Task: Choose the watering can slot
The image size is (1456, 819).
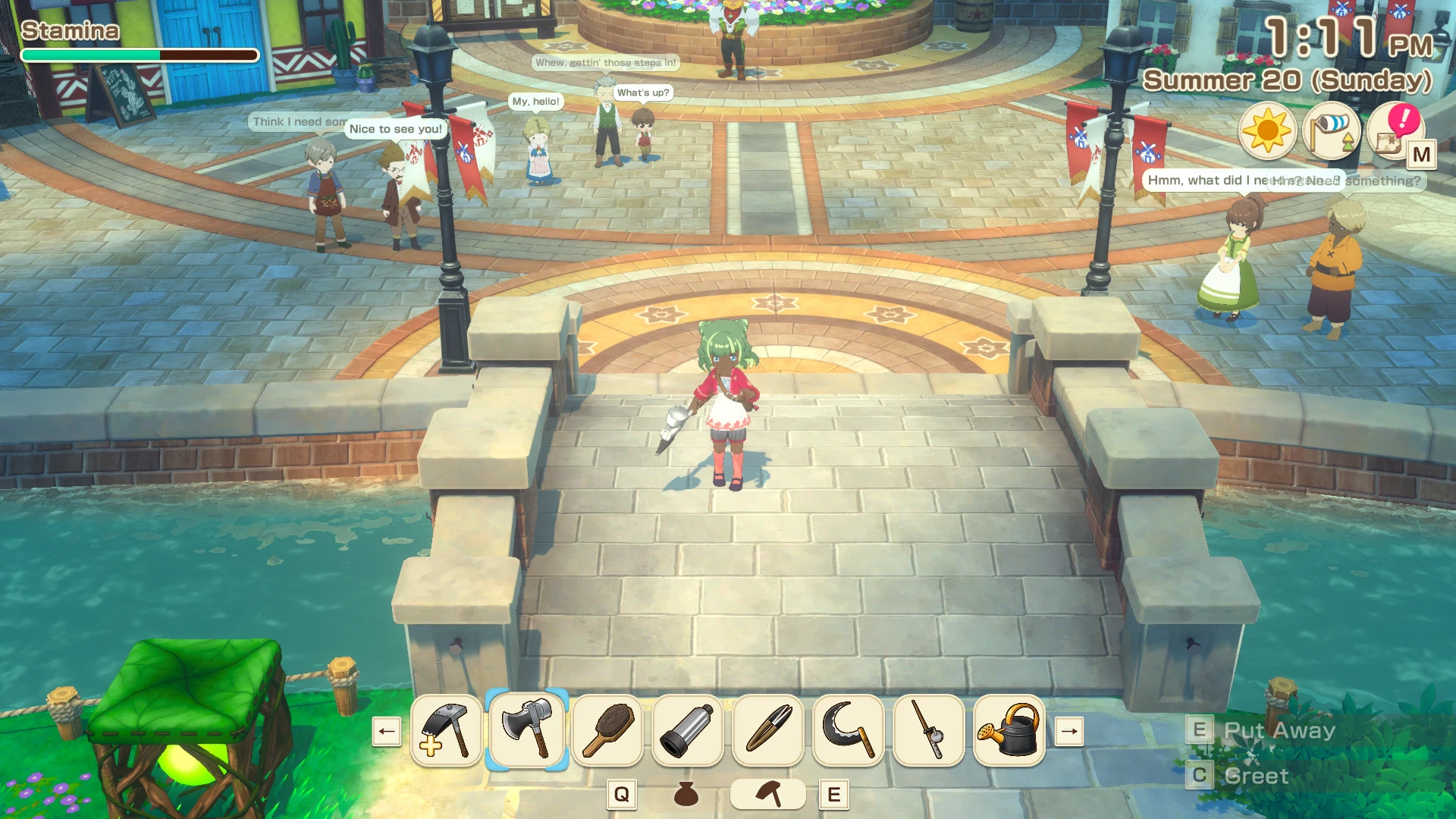Action: pos(1009,731)
